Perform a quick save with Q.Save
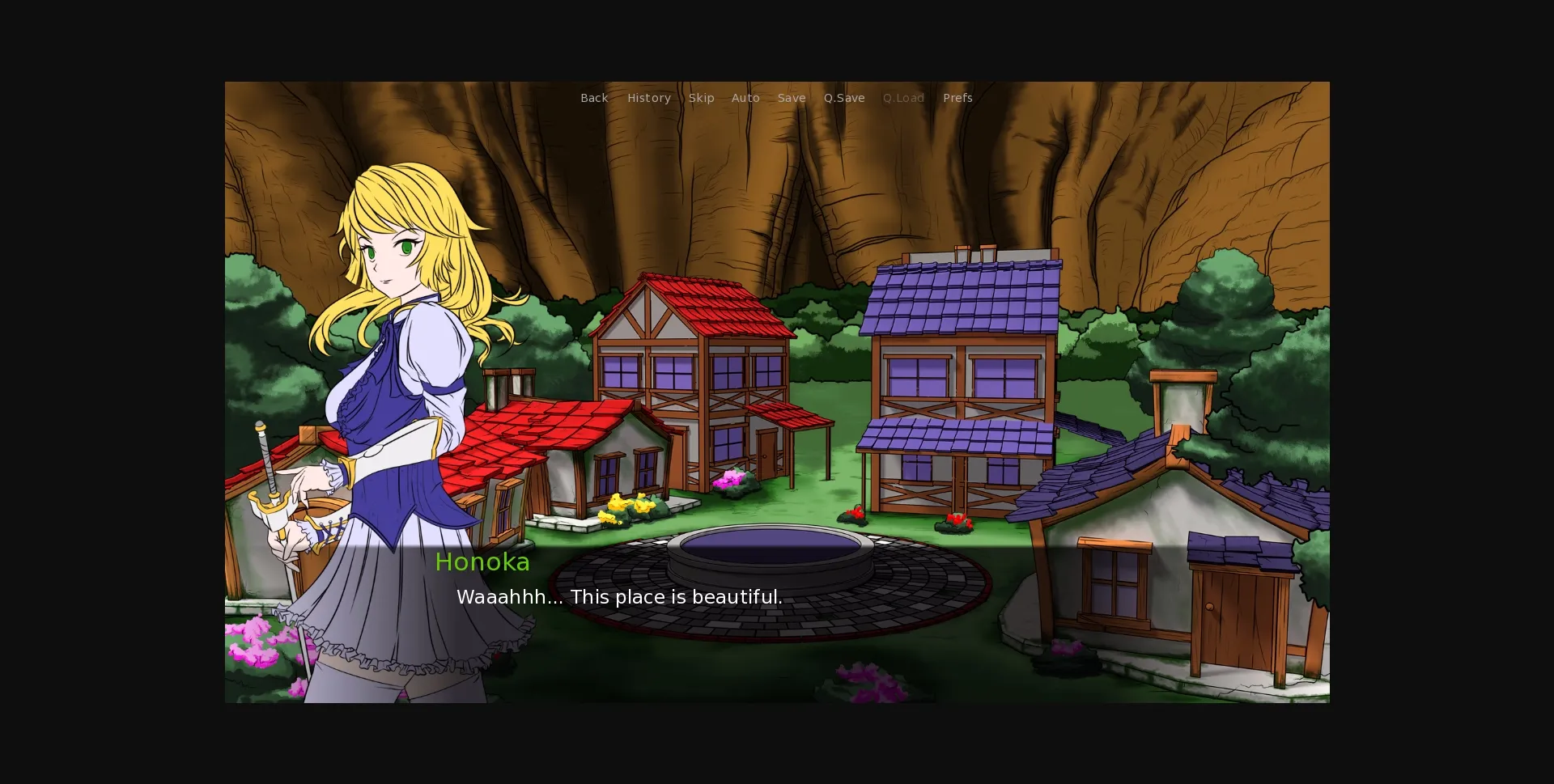The width and height of the screenshot is (1554, 784). [844, 98]
